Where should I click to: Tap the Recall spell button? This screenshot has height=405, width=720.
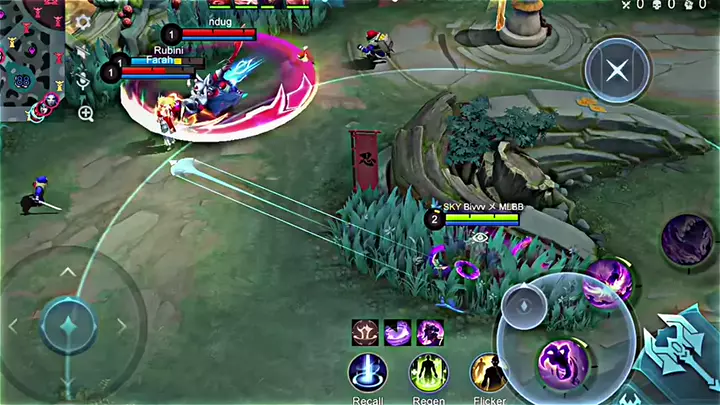pos(367,374)
